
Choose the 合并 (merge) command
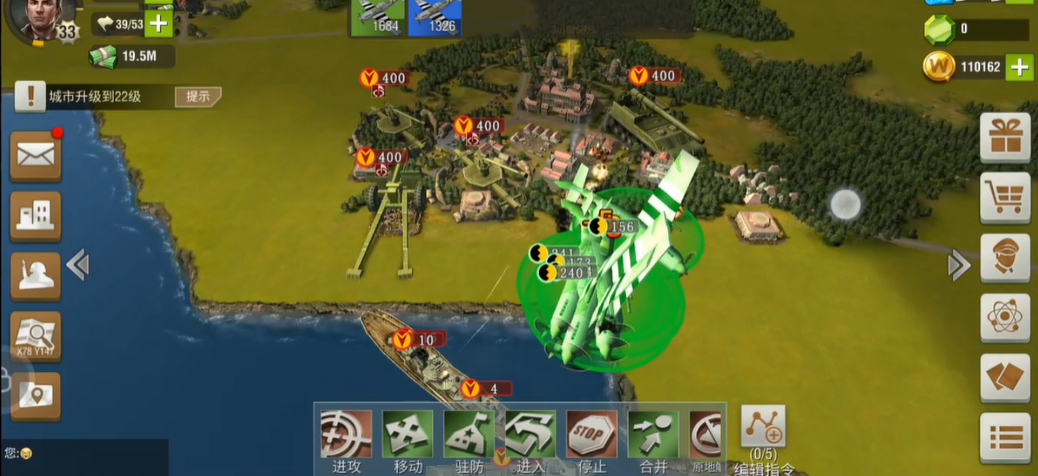click(653, 435)
